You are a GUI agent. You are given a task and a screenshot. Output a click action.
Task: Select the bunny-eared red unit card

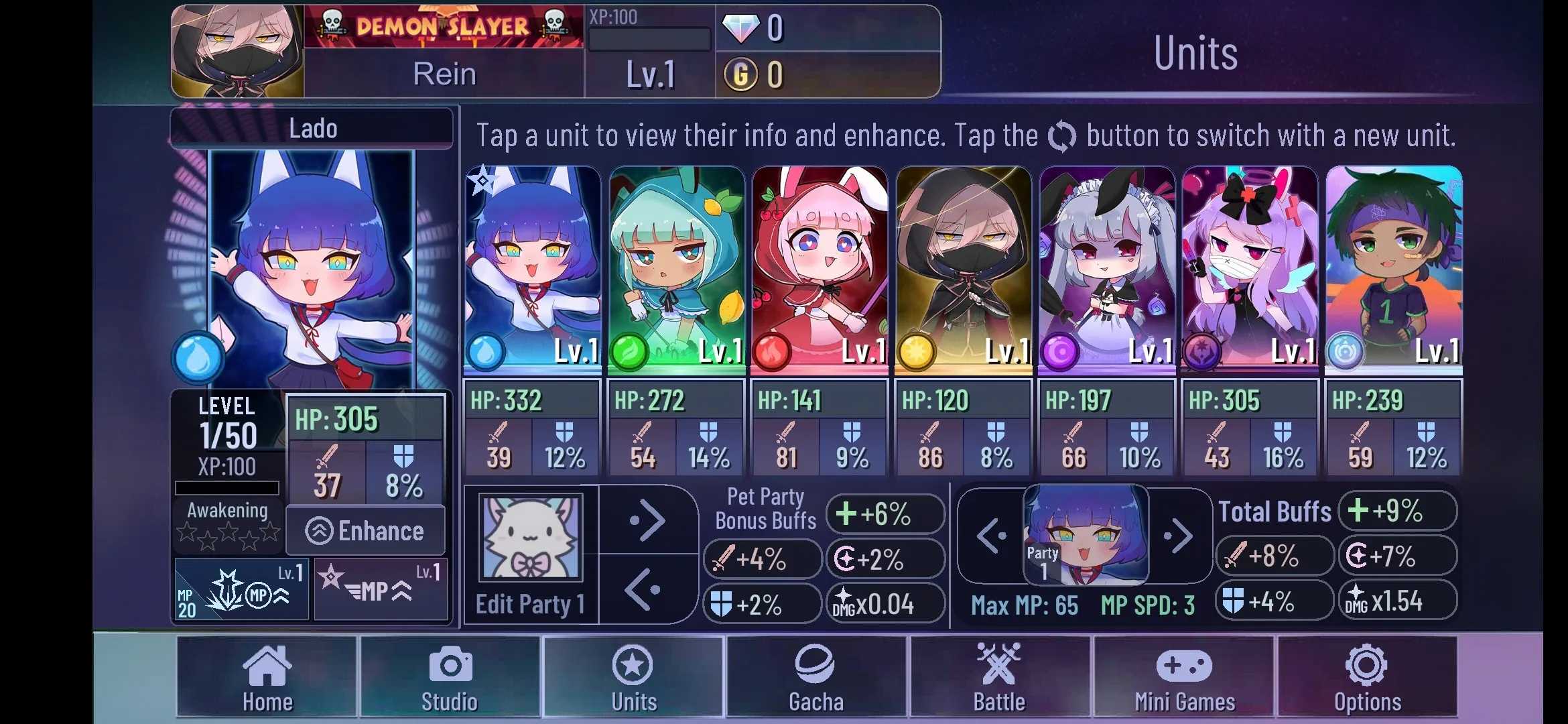tap(819, 268)
